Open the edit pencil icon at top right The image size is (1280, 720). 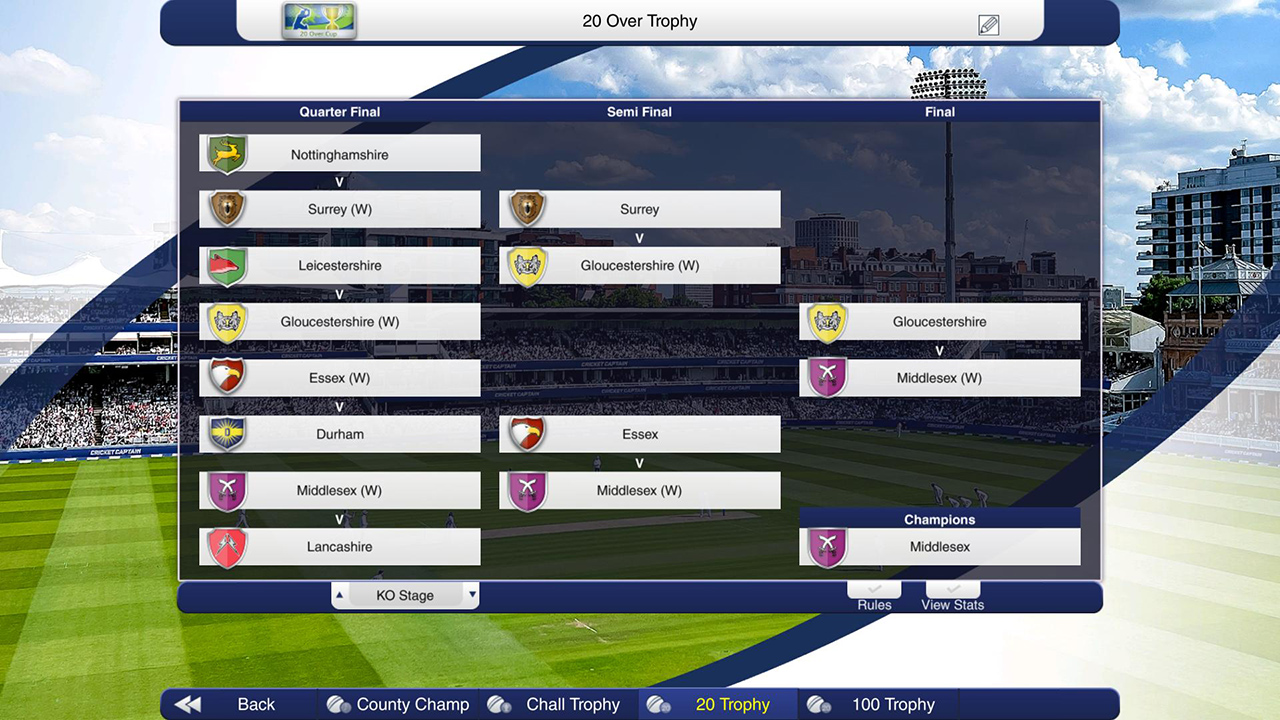tap(988, 23)
